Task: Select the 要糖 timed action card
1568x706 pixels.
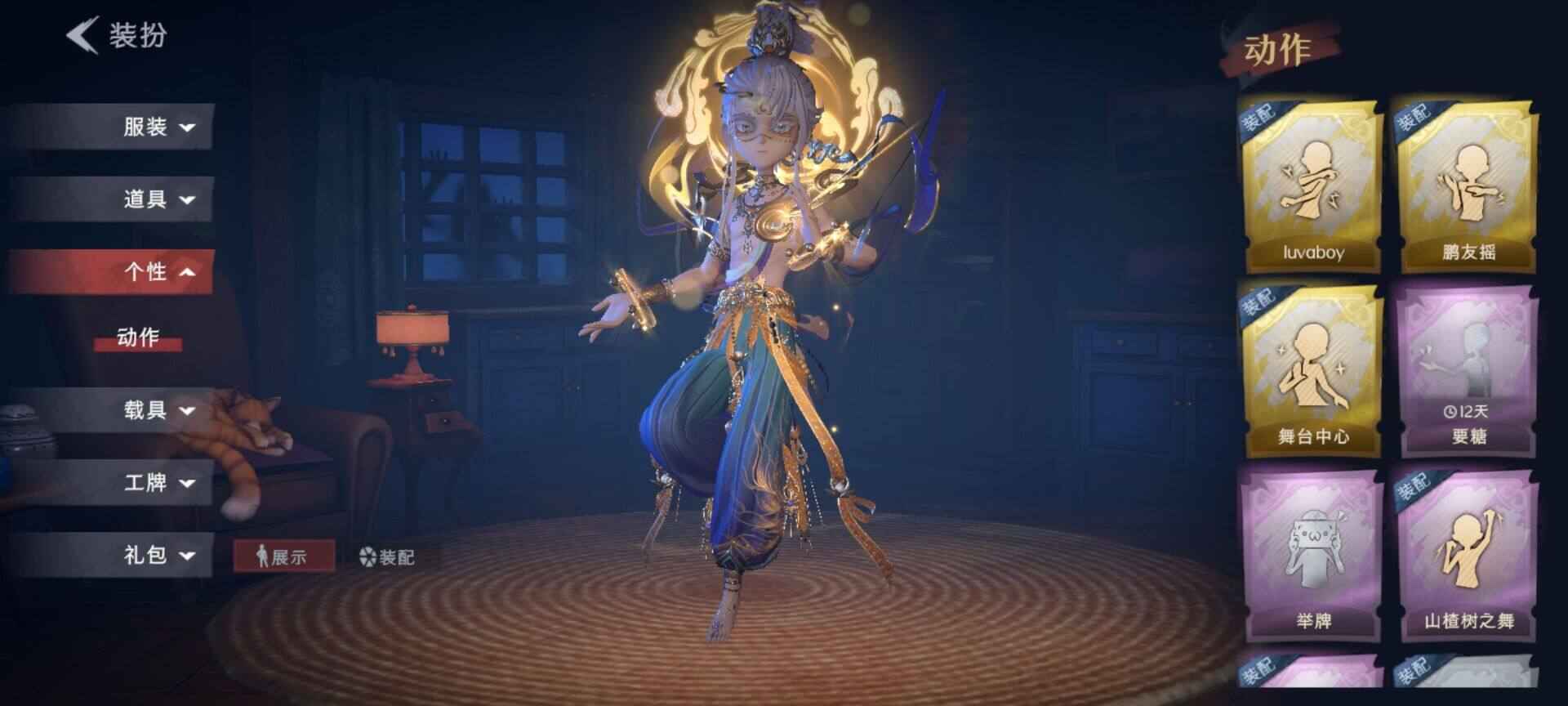Action: pyautogui.click(x=1468, y=371)
